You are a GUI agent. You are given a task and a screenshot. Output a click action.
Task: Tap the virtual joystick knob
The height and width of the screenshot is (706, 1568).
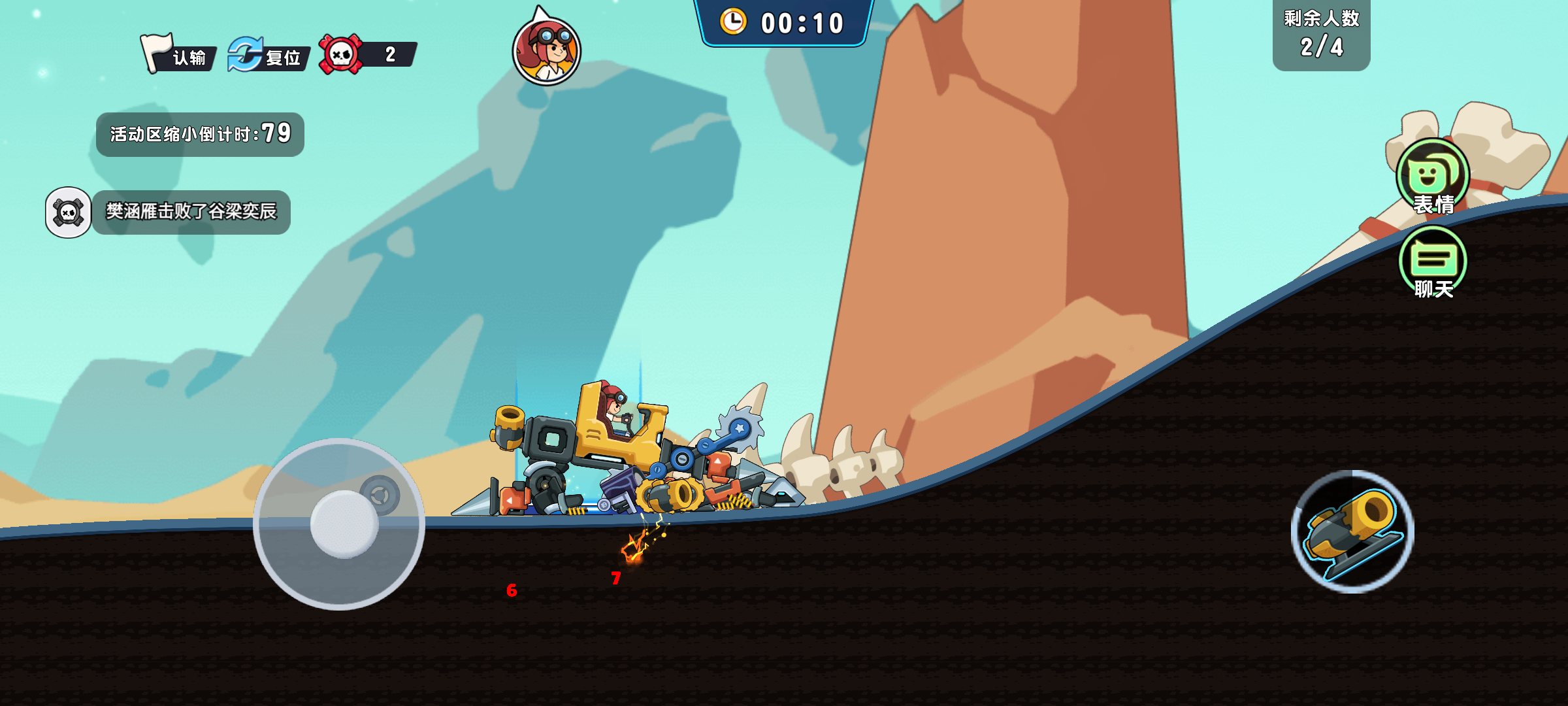344,524
